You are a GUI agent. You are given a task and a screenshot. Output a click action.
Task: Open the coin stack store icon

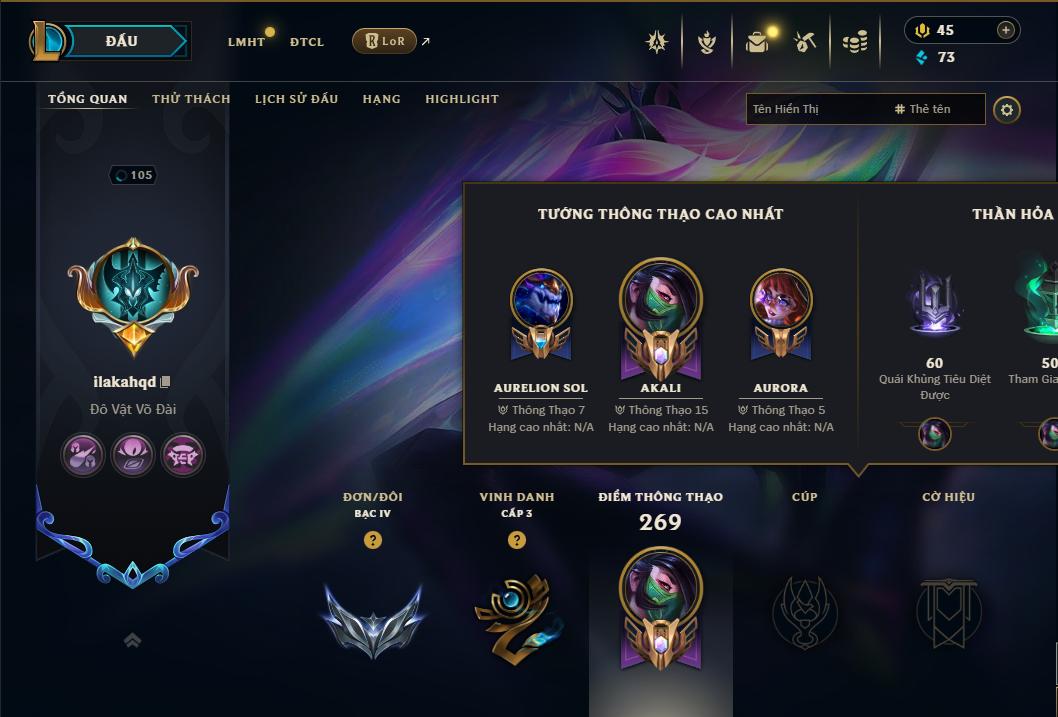(854, 42)
